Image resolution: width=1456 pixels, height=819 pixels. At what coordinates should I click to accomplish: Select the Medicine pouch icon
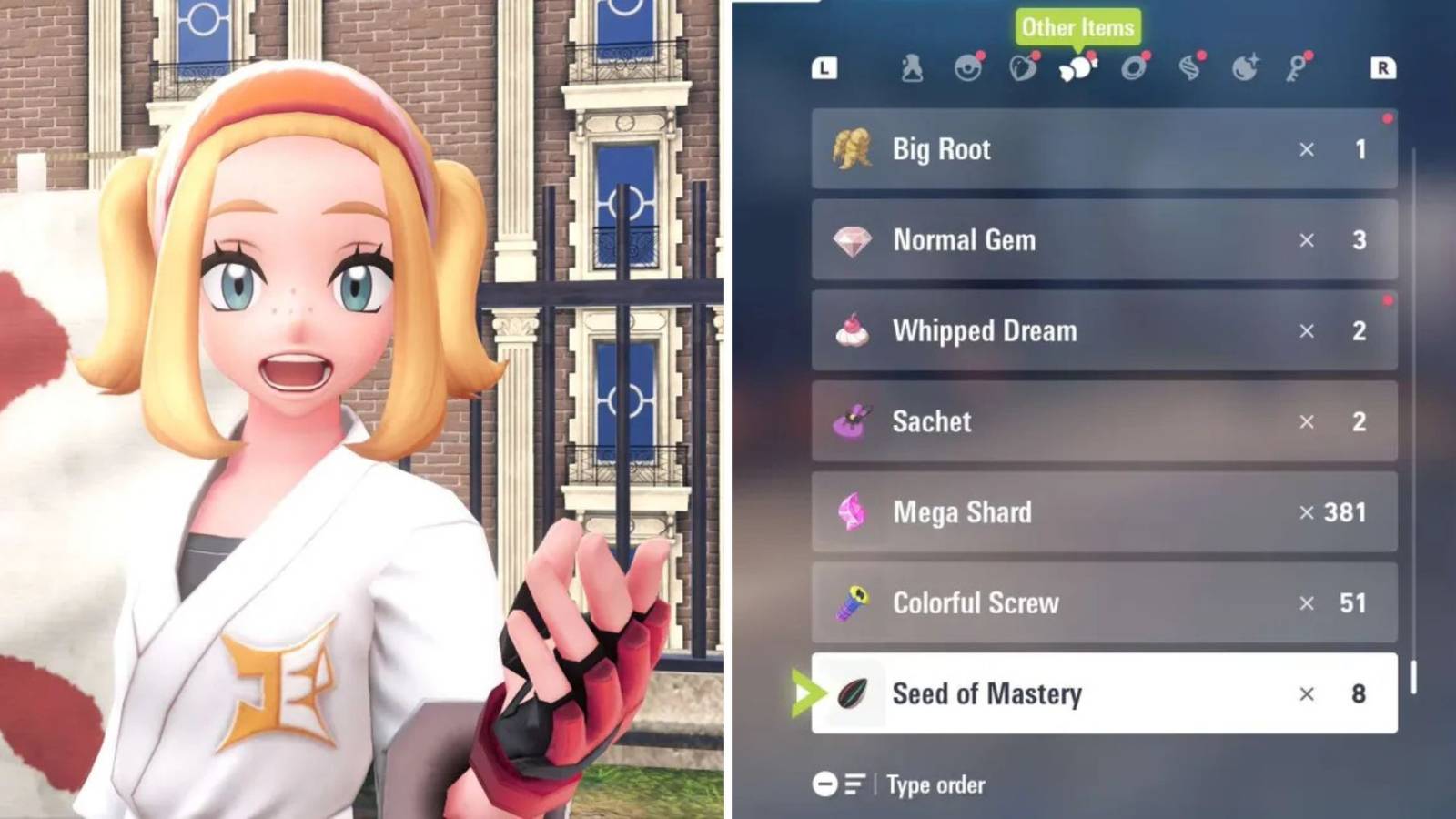(x=911, y=66)
